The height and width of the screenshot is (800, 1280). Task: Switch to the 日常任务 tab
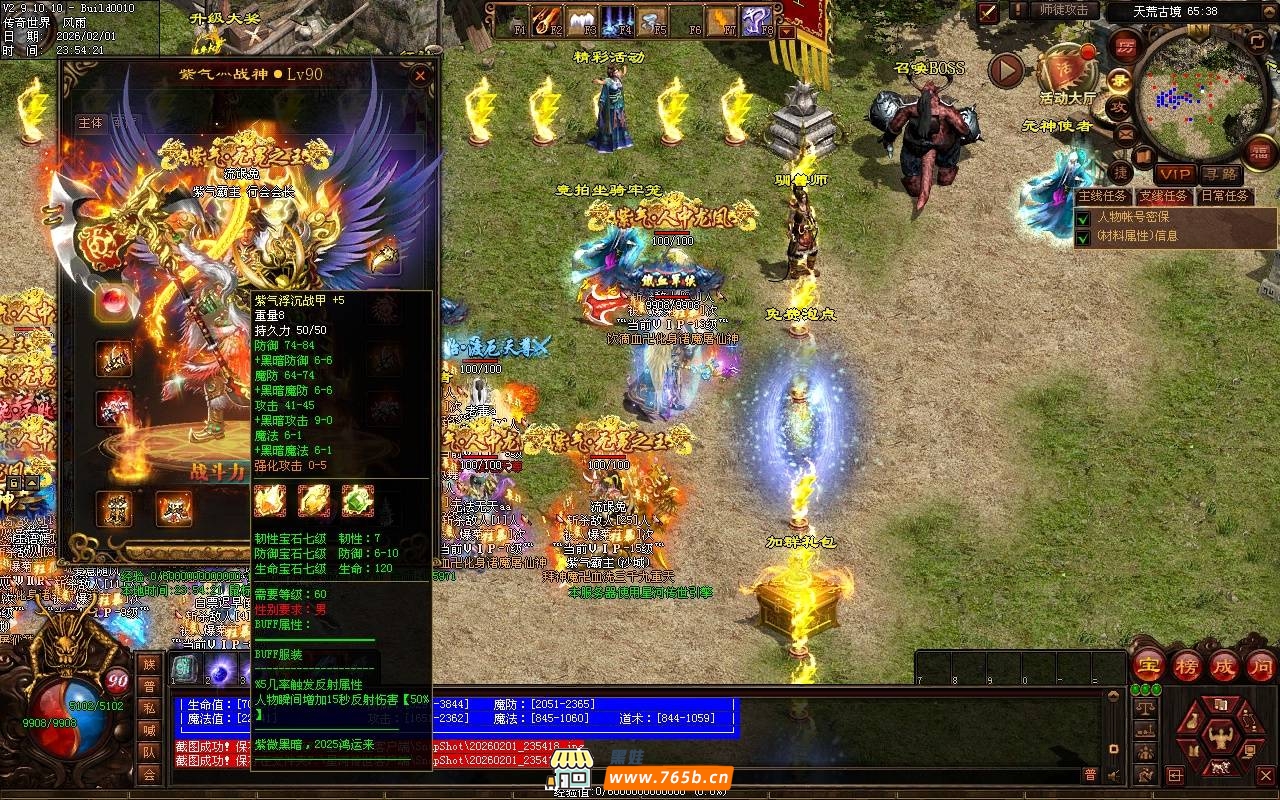(1225, 196)
